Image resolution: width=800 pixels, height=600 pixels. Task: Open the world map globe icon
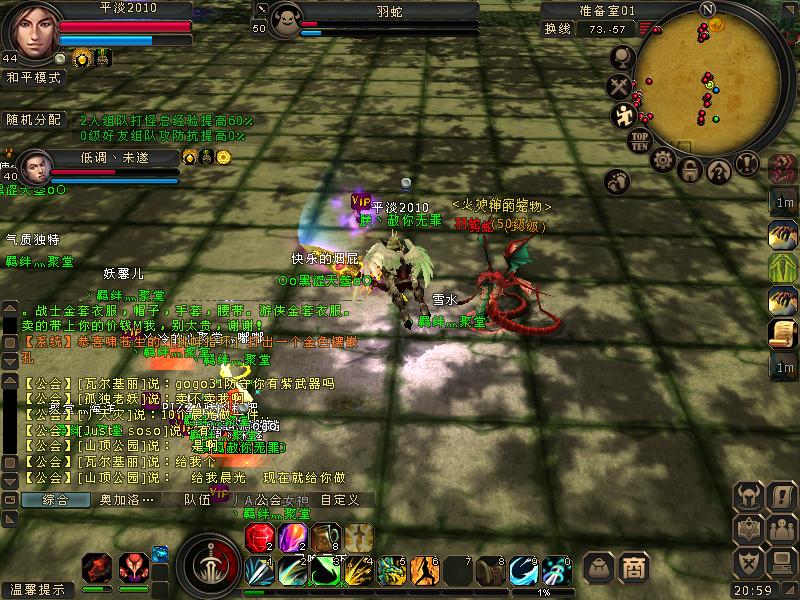(x=621, y=60)
